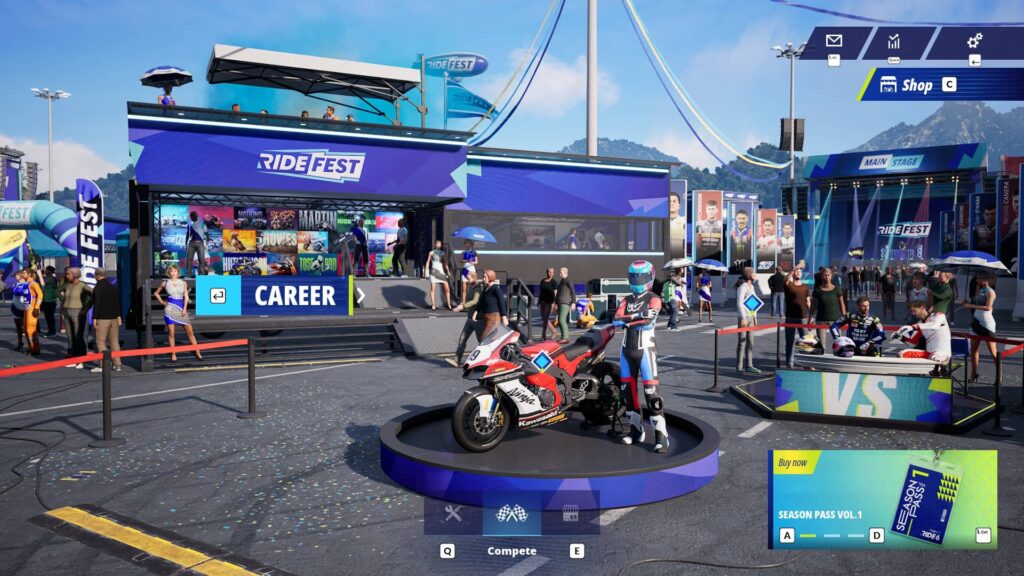This screenshot has height=576, width=1024.
Task: Switch to the wrench and screwdriver tab
Action: pyautogui.click(x=453, y=513)
